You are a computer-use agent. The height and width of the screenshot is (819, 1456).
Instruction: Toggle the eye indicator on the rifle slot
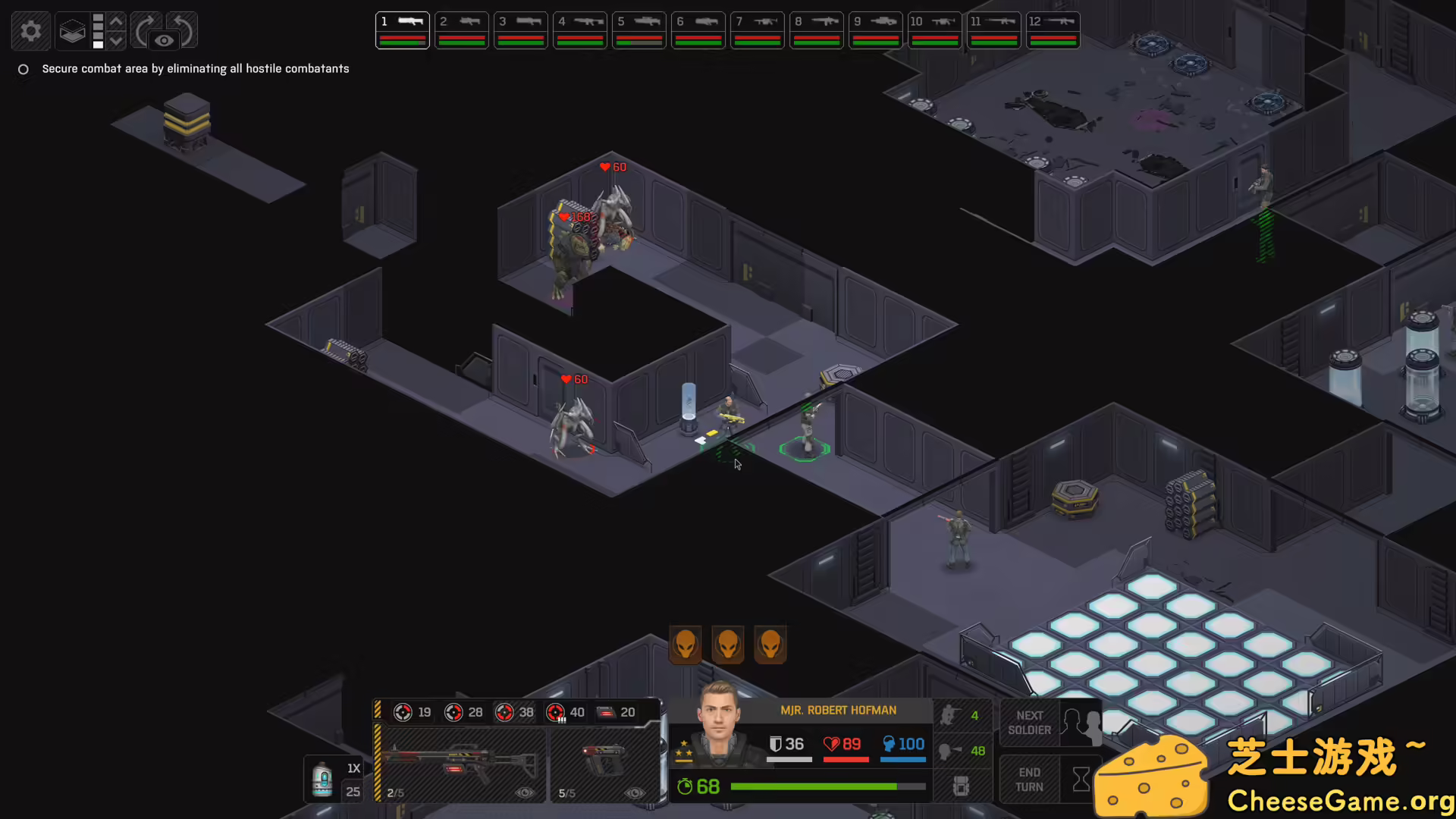click(526, 792)
